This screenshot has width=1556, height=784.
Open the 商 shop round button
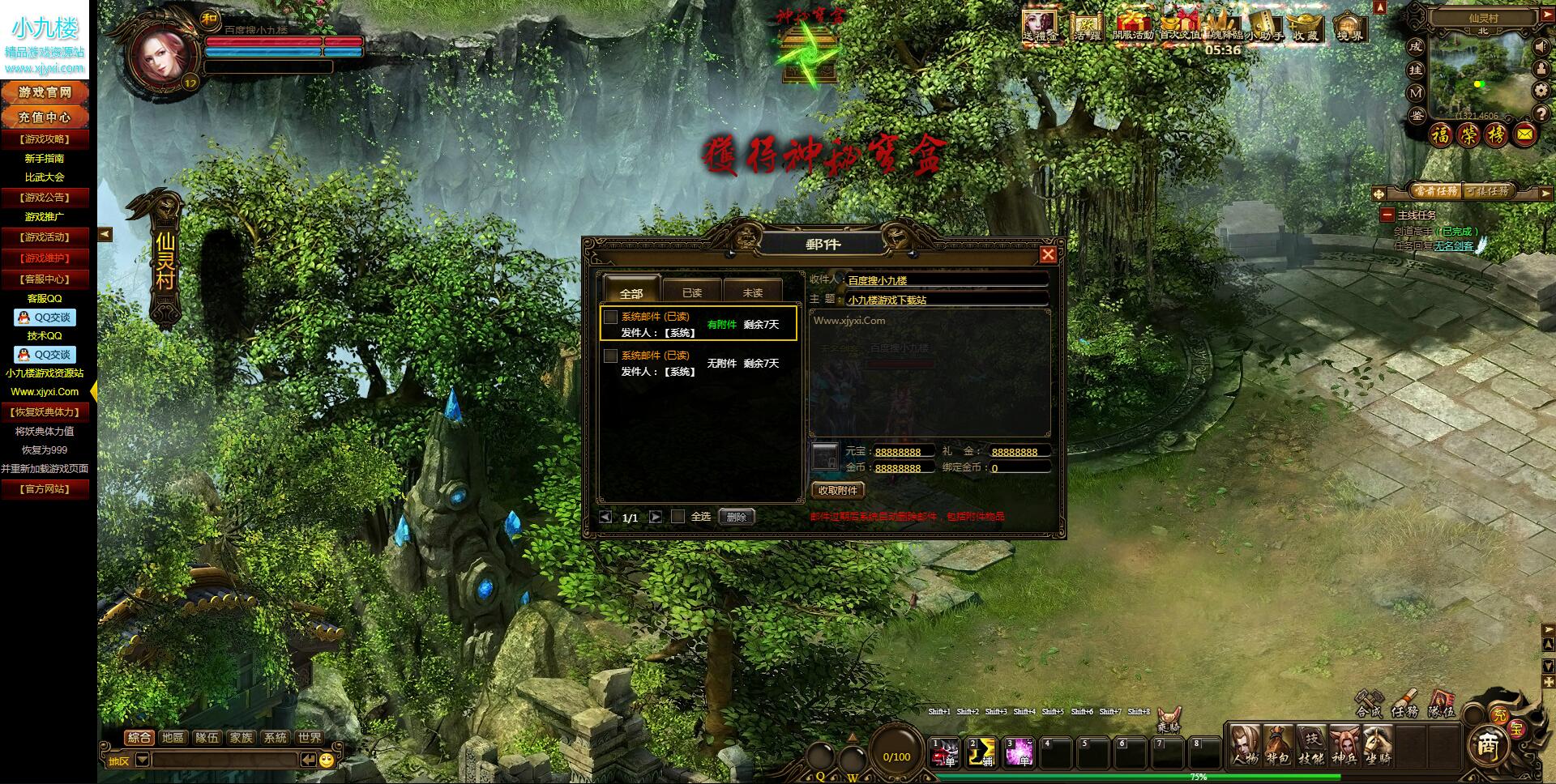[x=1488, y=746]
